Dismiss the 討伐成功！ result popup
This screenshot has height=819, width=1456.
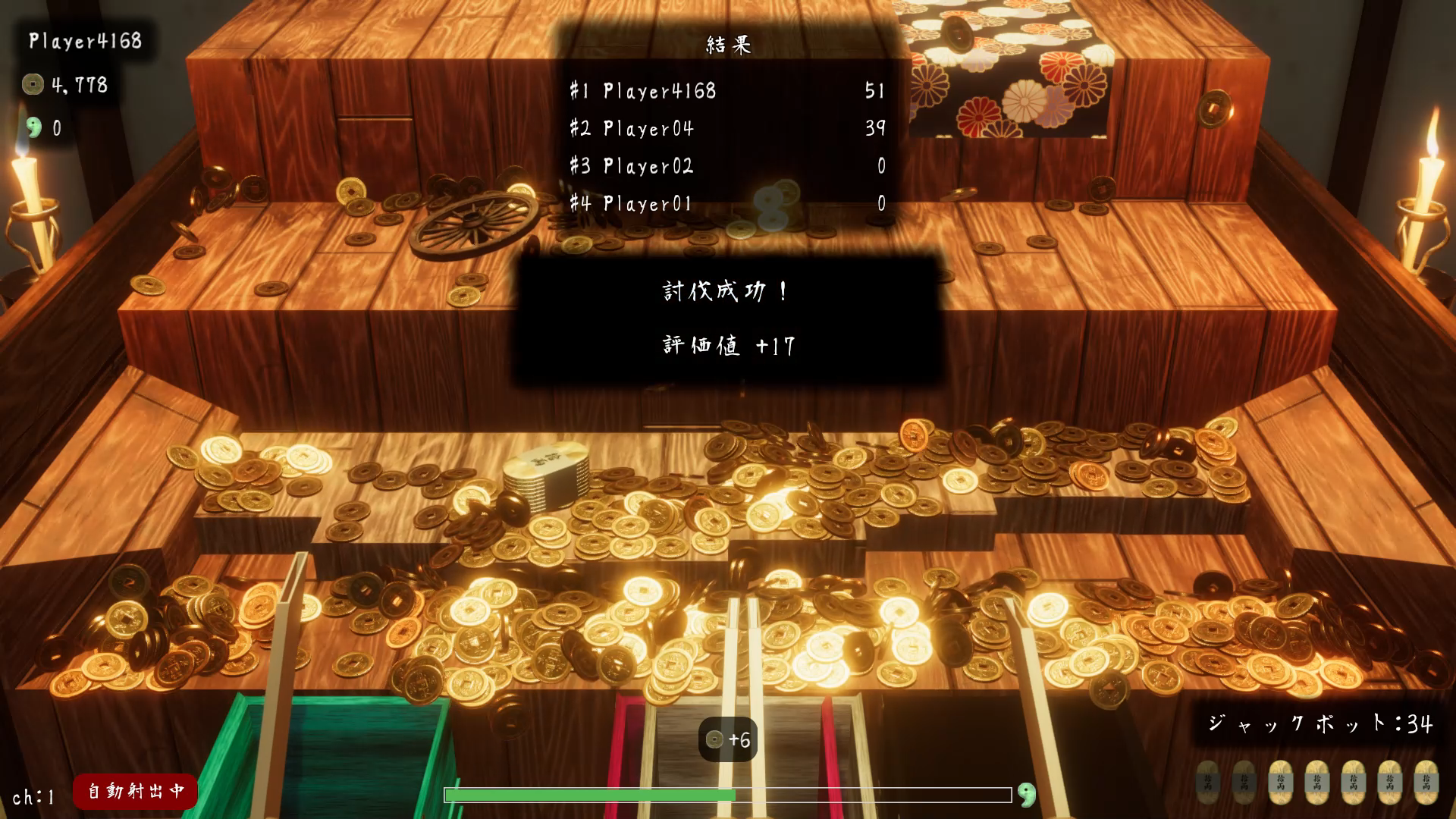click(728, 318)
